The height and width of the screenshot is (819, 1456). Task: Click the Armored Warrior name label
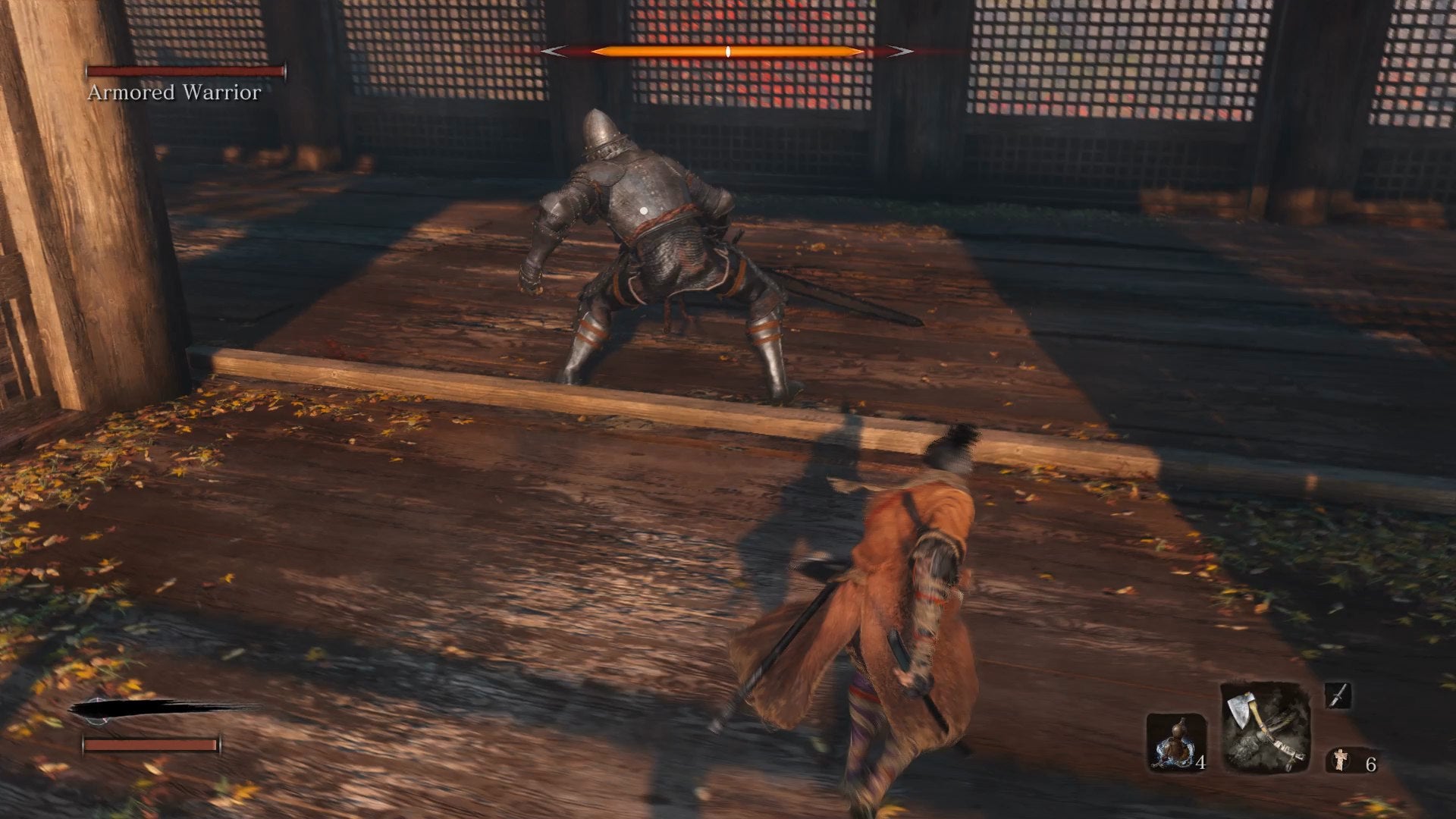click(173, 93)
